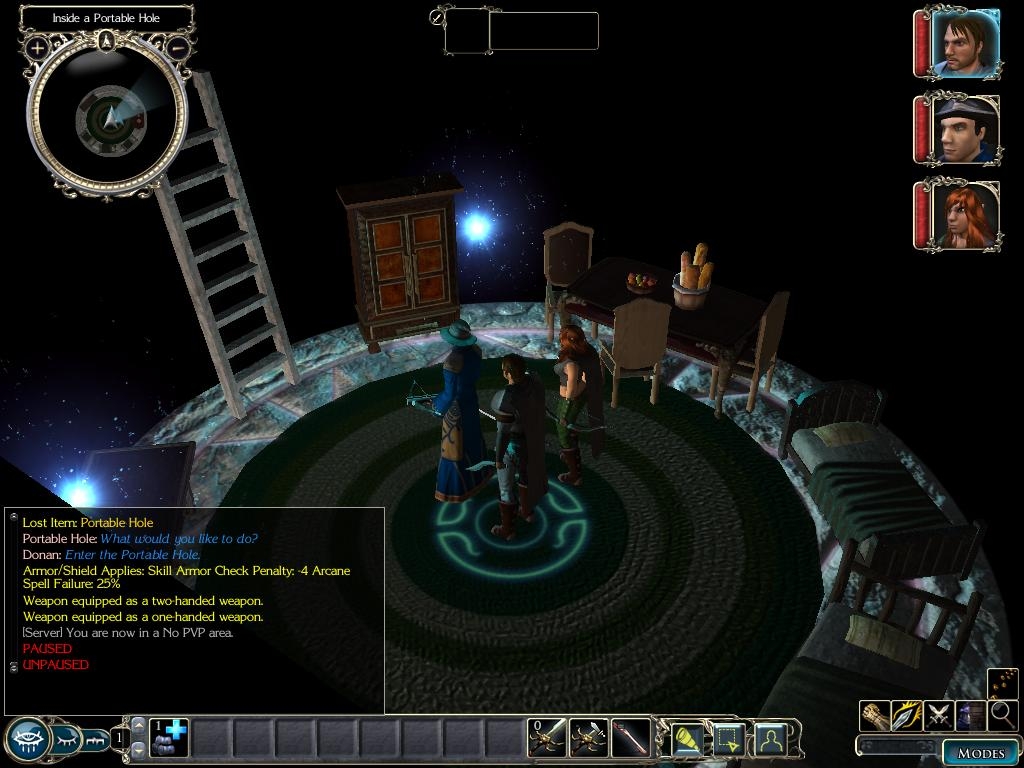Go to the next hotbar page
Viewport: 1024px width, 768px height.
(139, 749)
